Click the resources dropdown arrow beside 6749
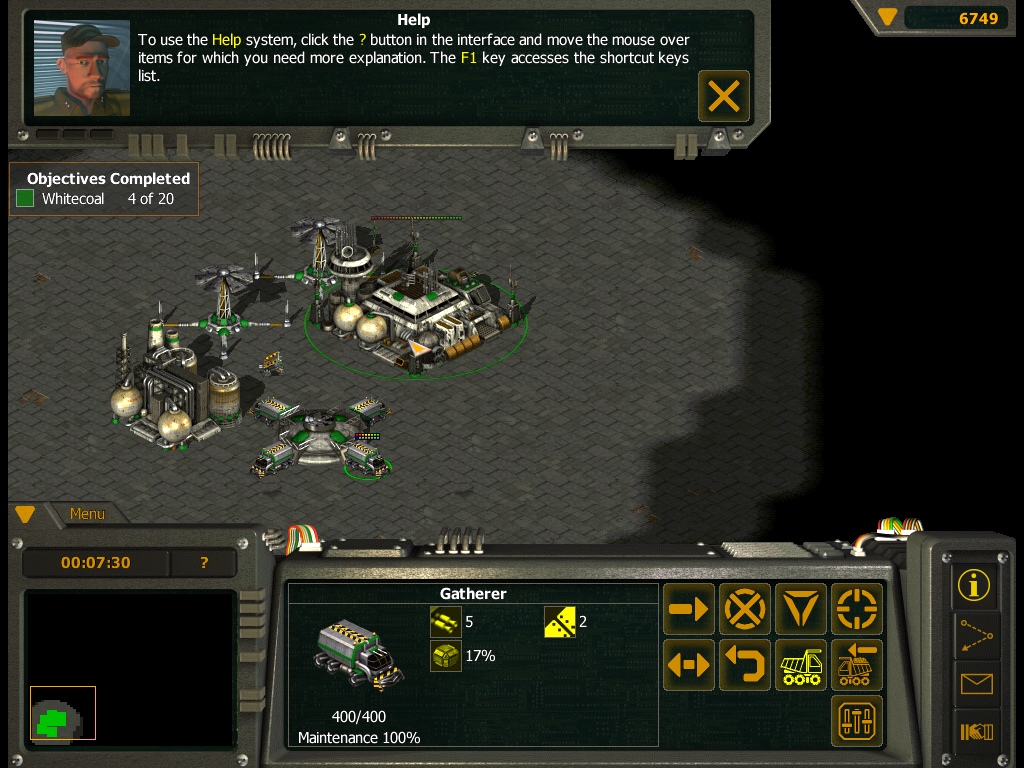The width and height of the screenshot is (1024, 768). click(x=887, y=17)
